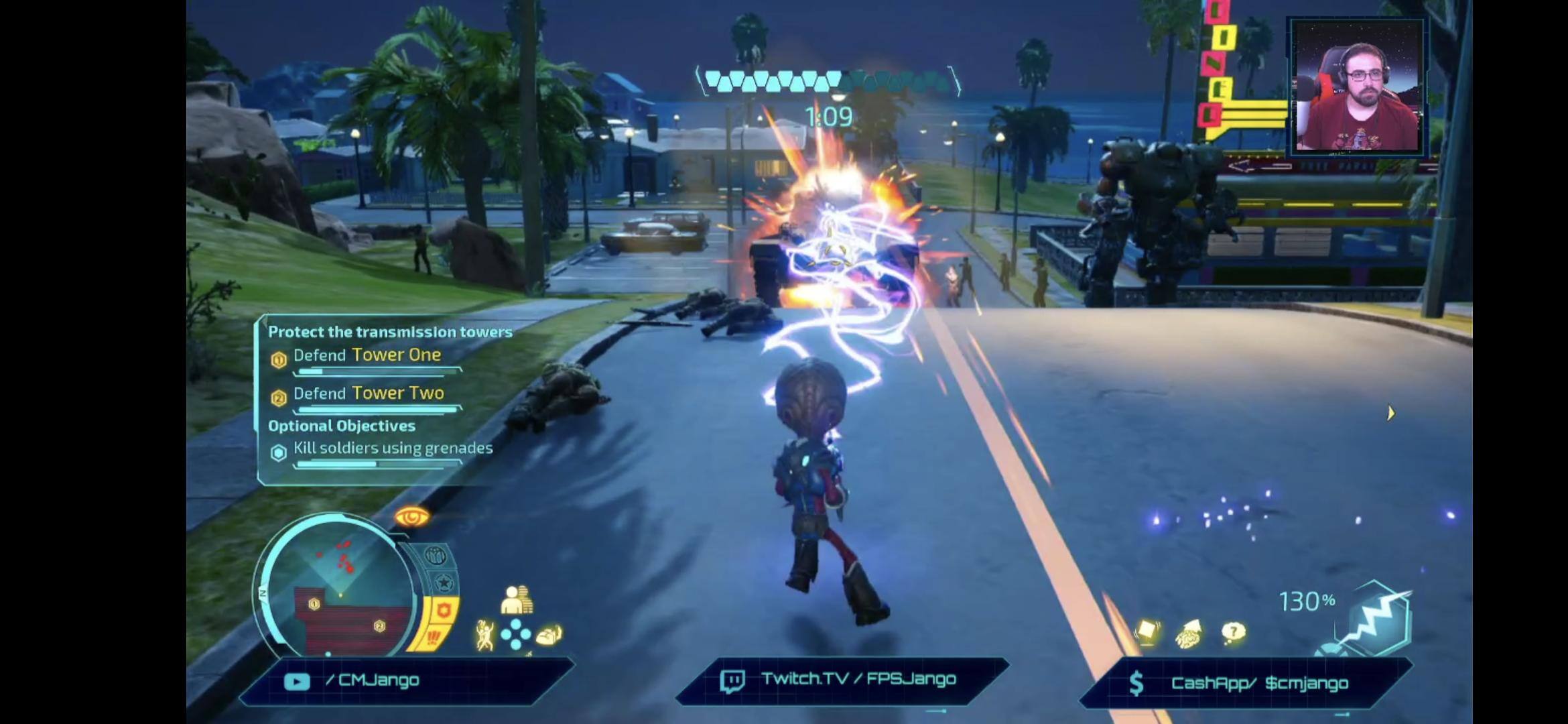
Task: Activate the dancing humans distract ability
Action: (x=484, y=636)
